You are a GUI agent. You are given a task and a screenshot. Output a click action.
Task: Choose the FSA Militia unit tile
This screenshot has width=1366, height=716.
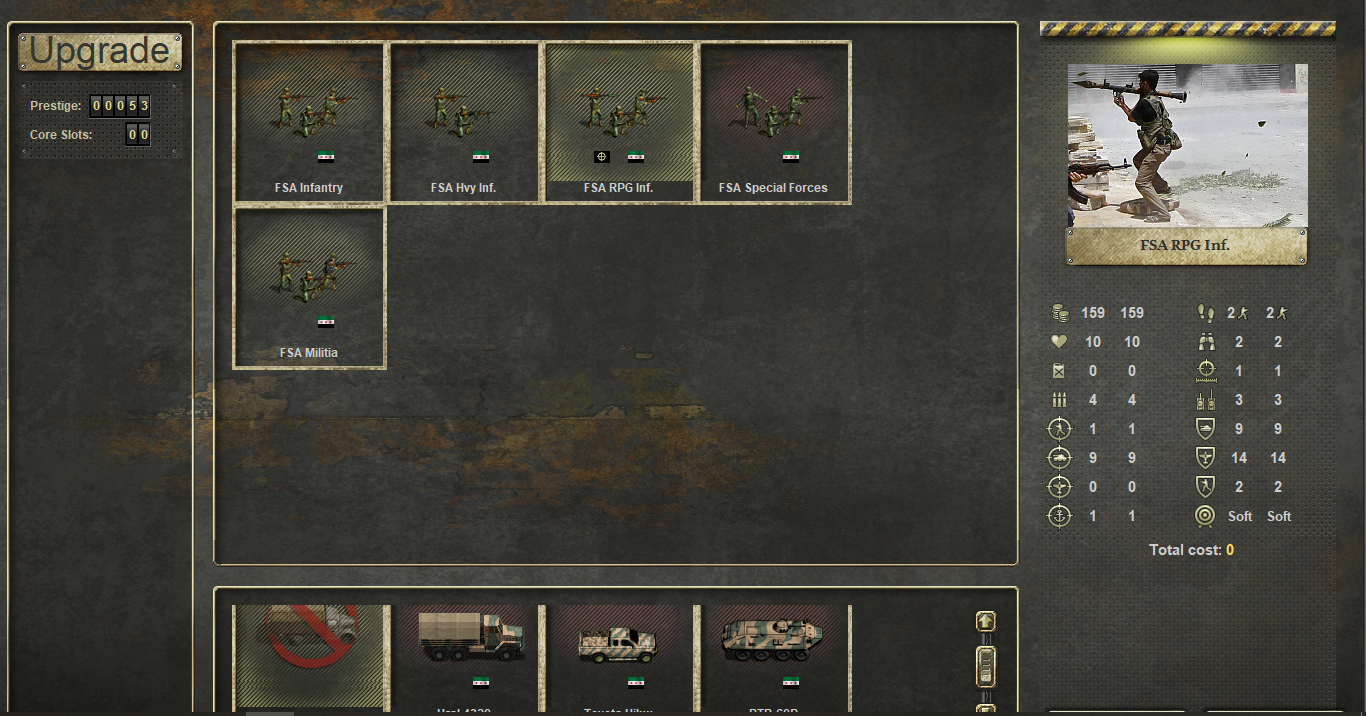tap(309, 288)
